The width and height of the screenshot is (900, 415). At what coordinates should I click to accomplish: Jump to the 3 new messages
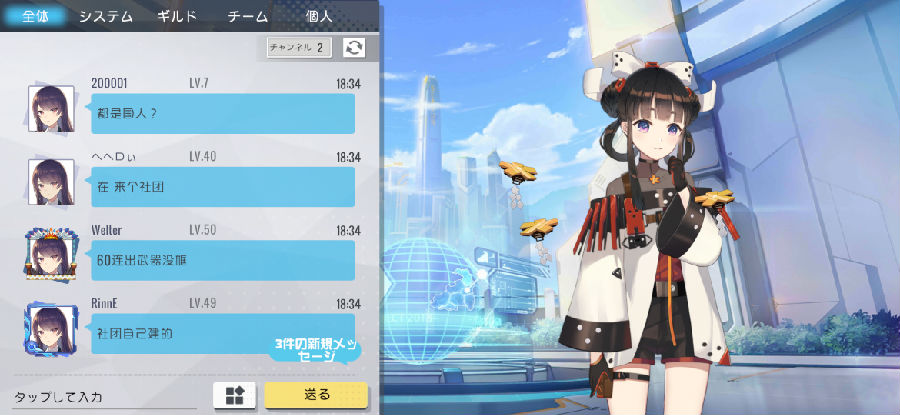pyautogui.click(x=315, y=350)
